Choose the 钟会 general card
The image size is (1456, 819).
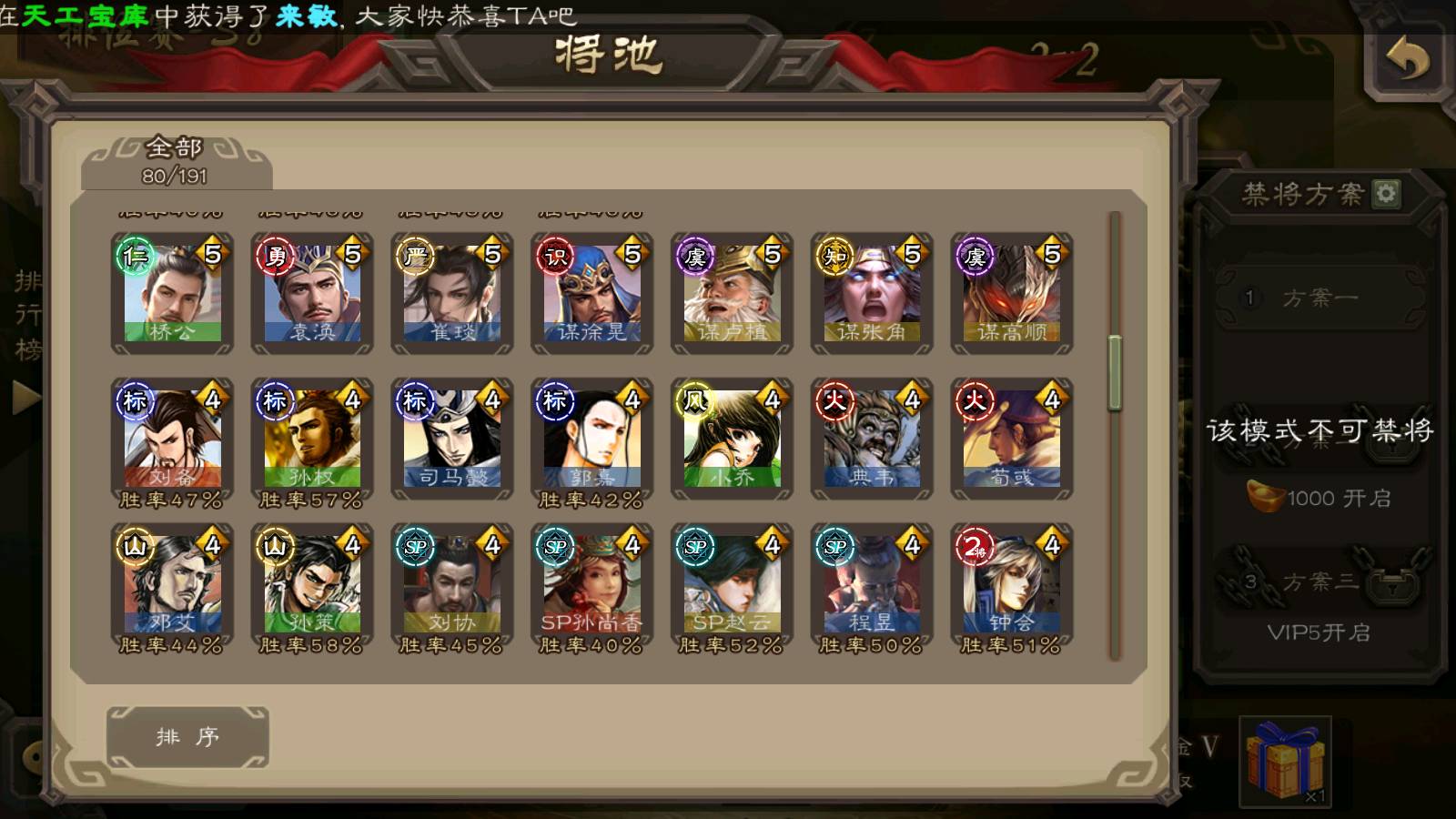(x=1012, y=584)
